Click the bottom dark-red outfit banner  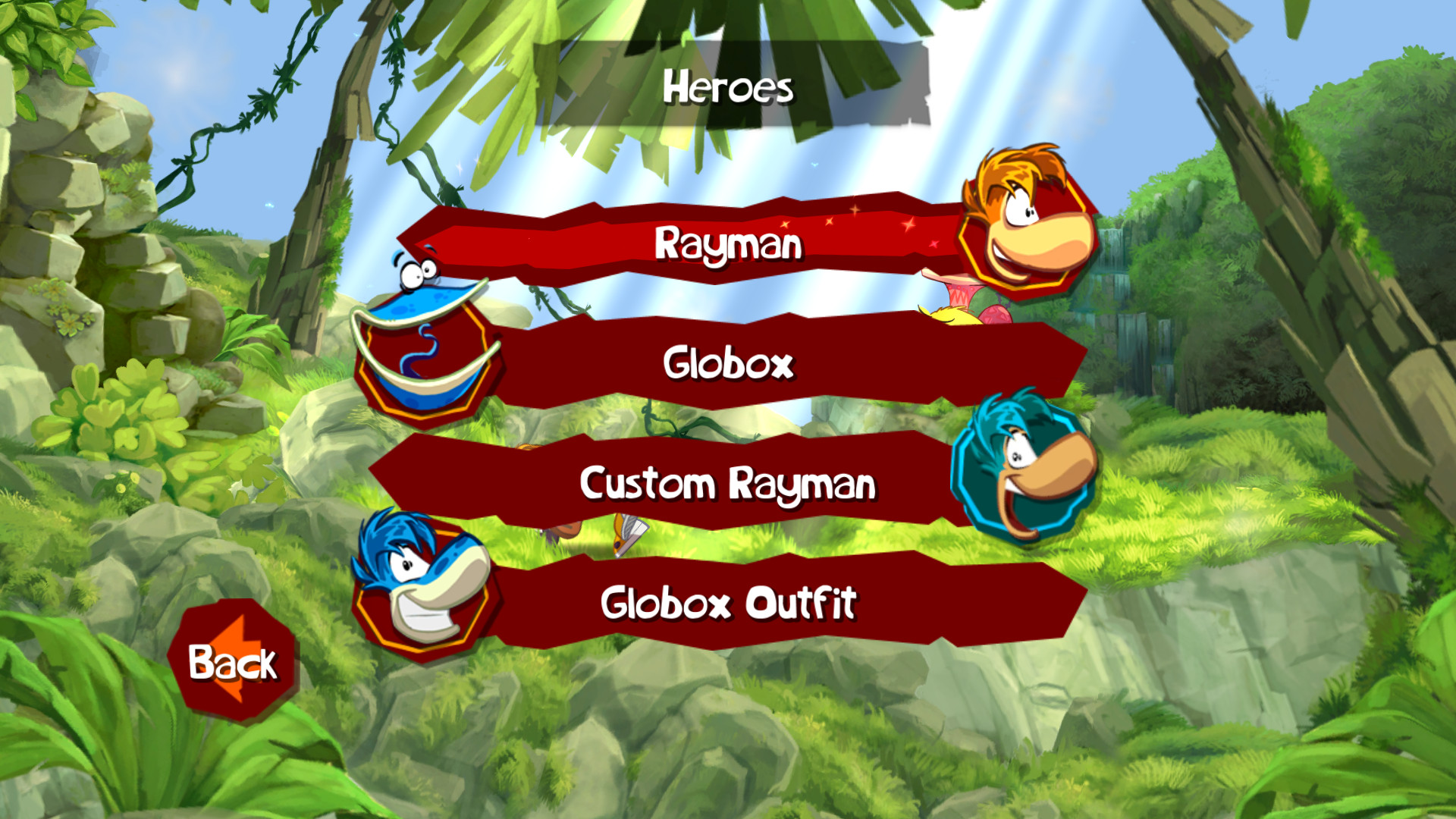[x=728, y=603]
